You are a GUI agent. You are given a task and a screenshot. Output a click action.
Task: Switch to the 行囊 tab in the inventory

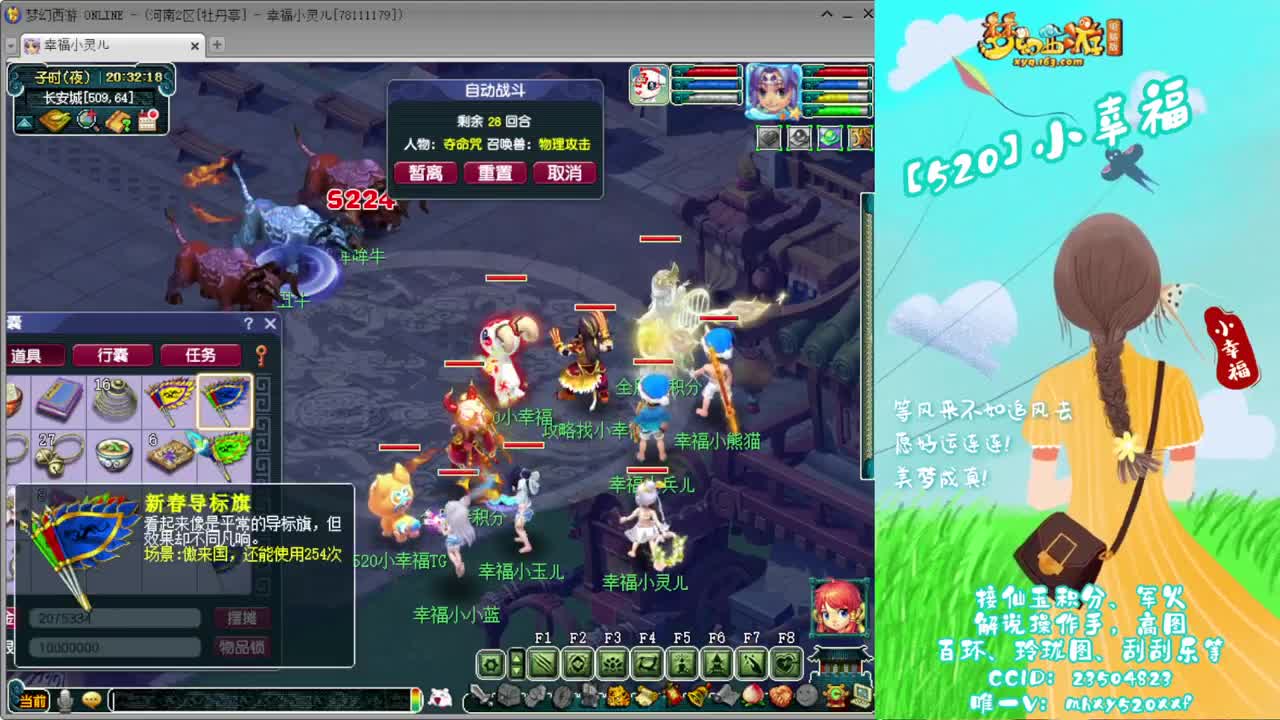point(112,354)
